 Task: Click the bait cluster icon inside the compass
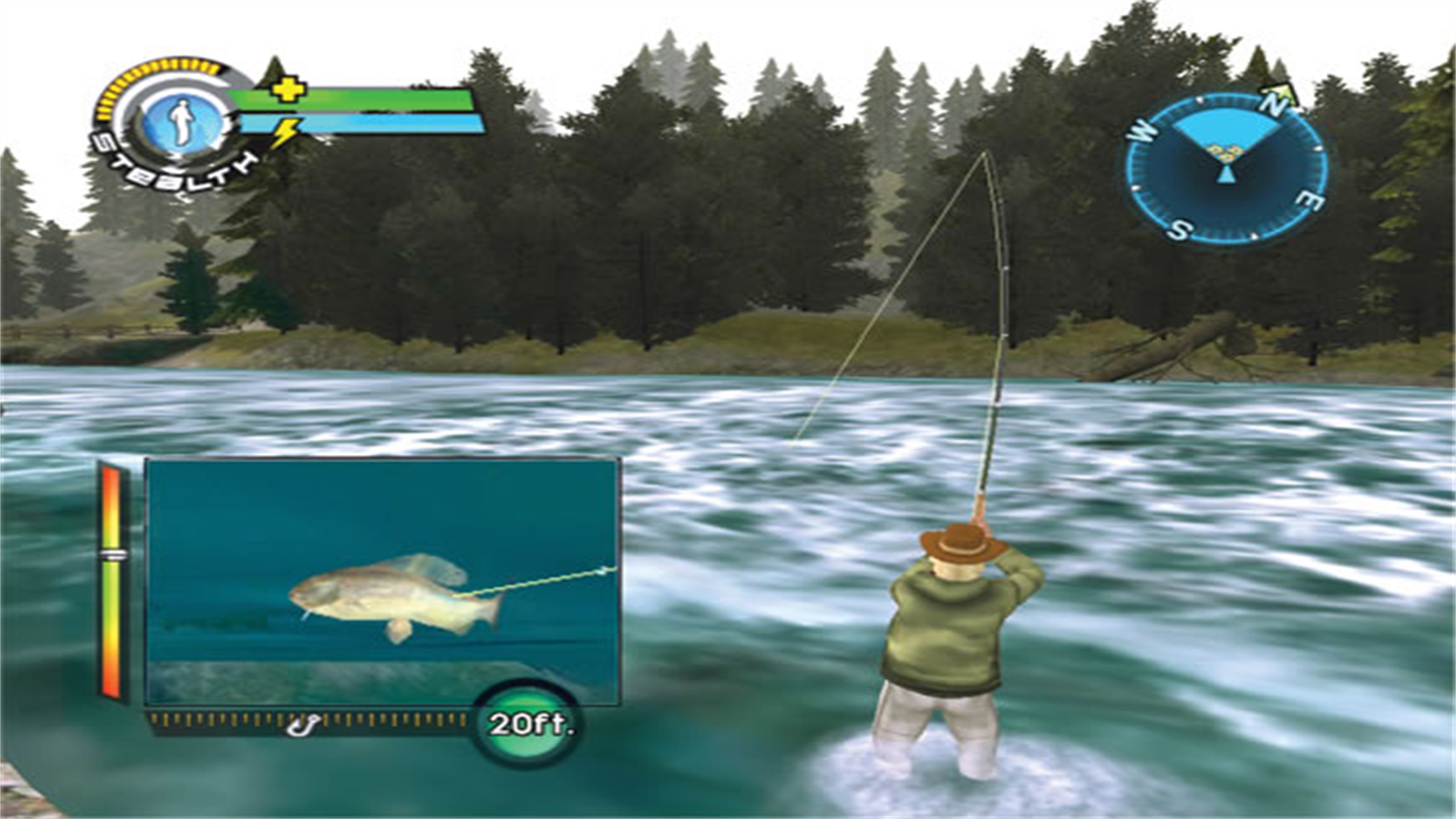[1225, 152]
